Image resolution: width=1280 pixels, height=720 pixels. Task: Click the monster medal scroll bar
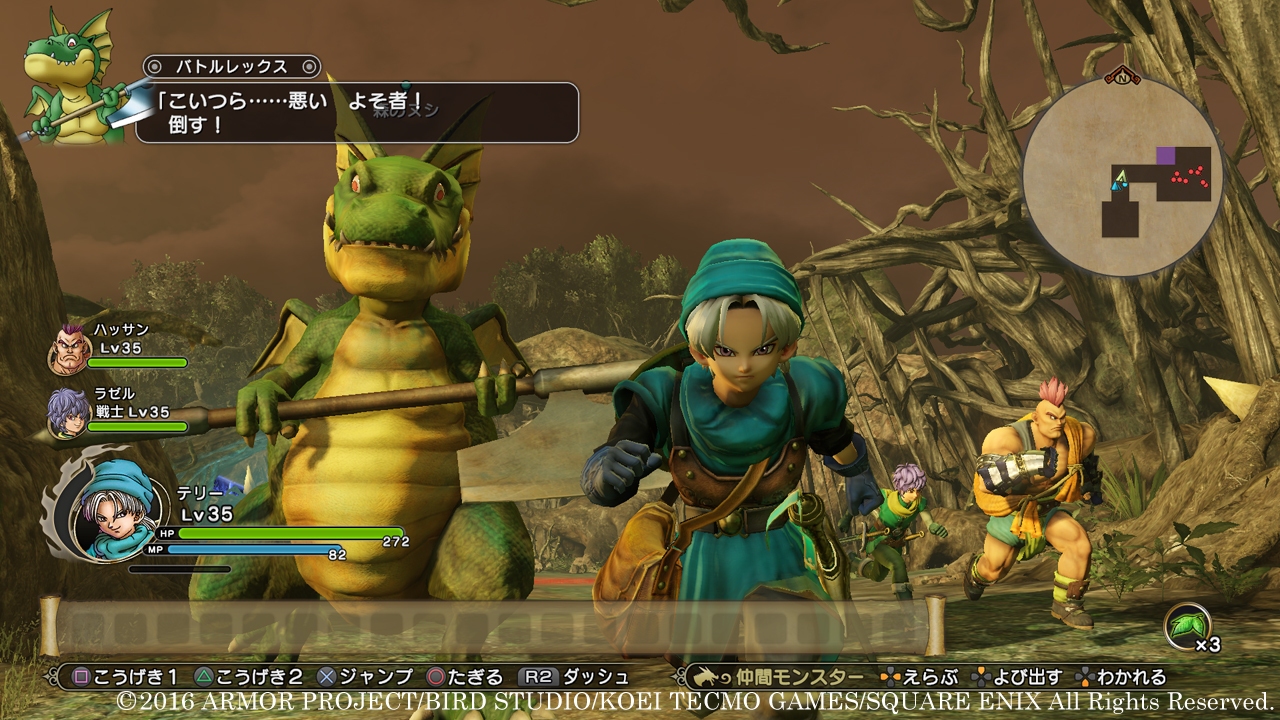(492, 627)
